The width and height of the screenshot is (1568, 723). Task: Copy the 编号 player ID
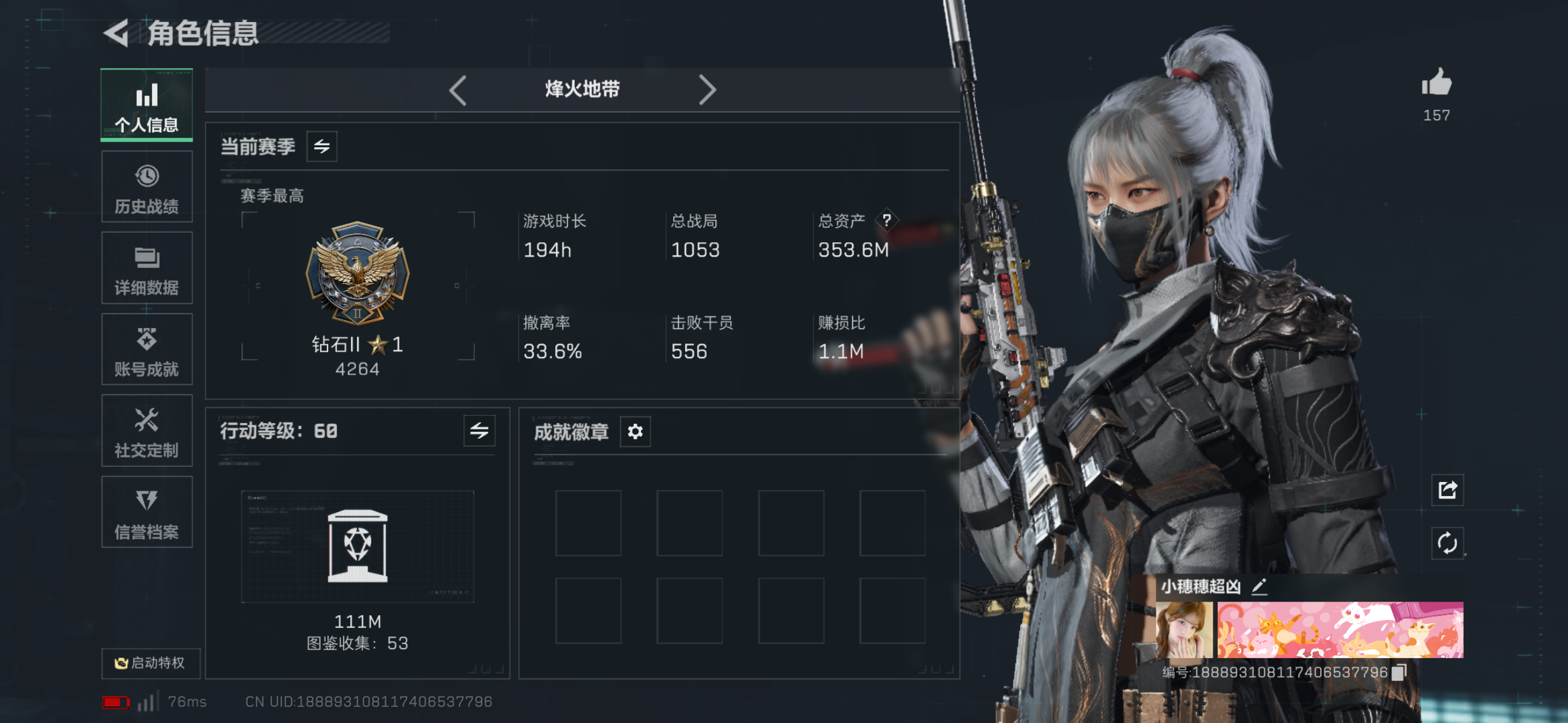coord(1399,671)
